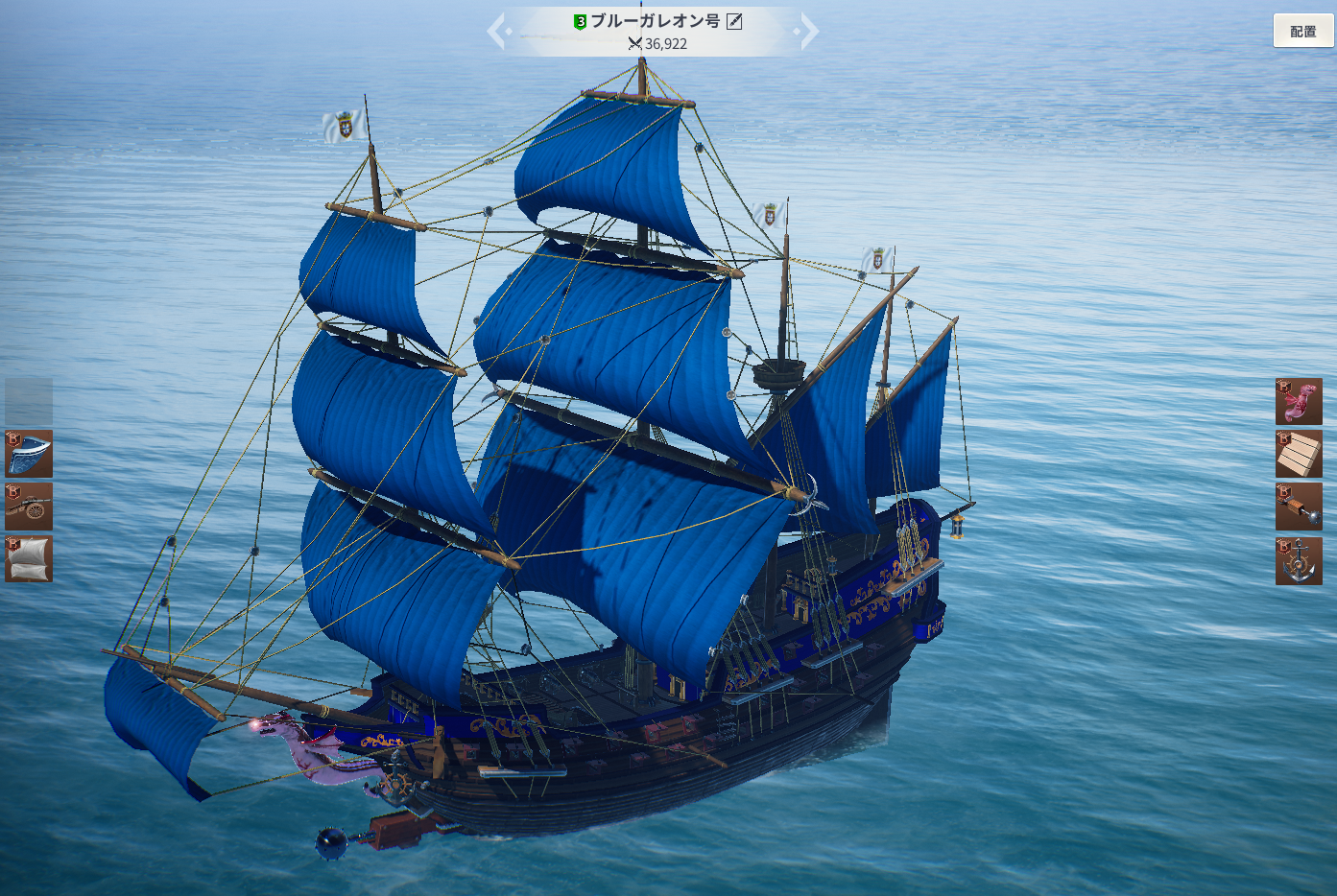Image resolution: width=1337 pixels, height=896 pixels.
Task: Select the spiked ball ram slot
Action: tap(1299, 507)
